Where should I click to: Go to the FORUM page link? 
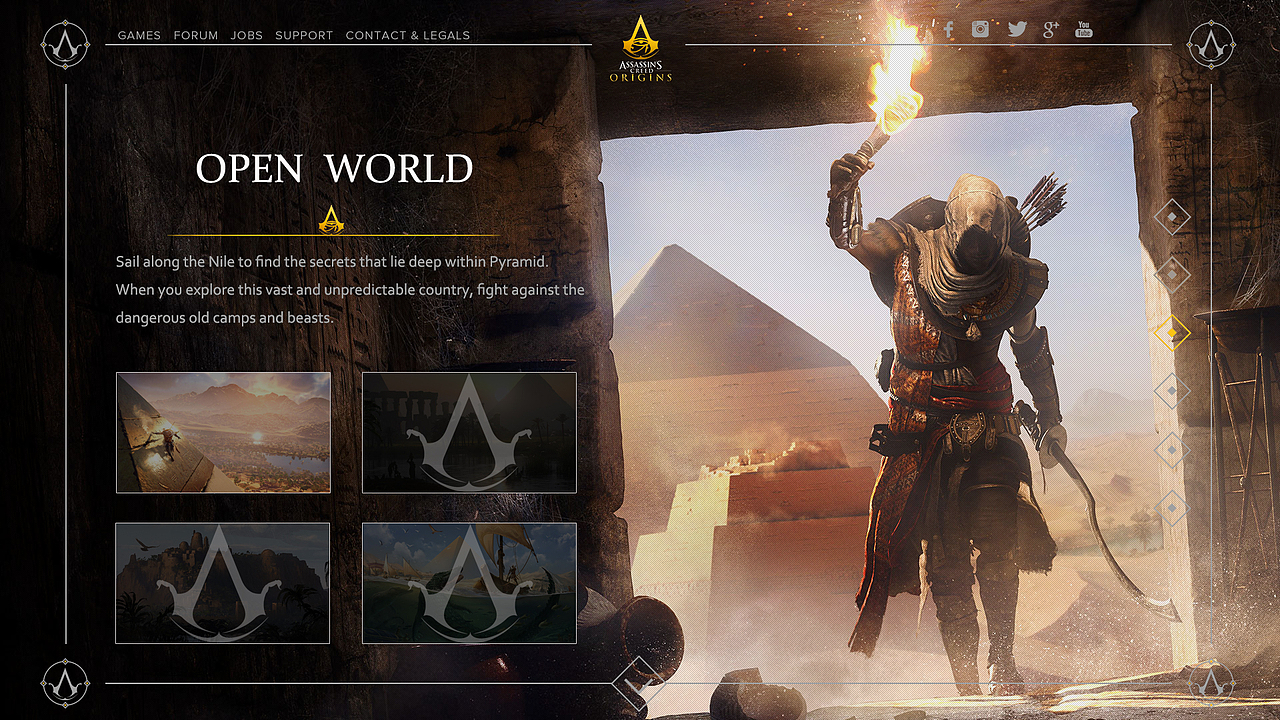coord(196,35)
